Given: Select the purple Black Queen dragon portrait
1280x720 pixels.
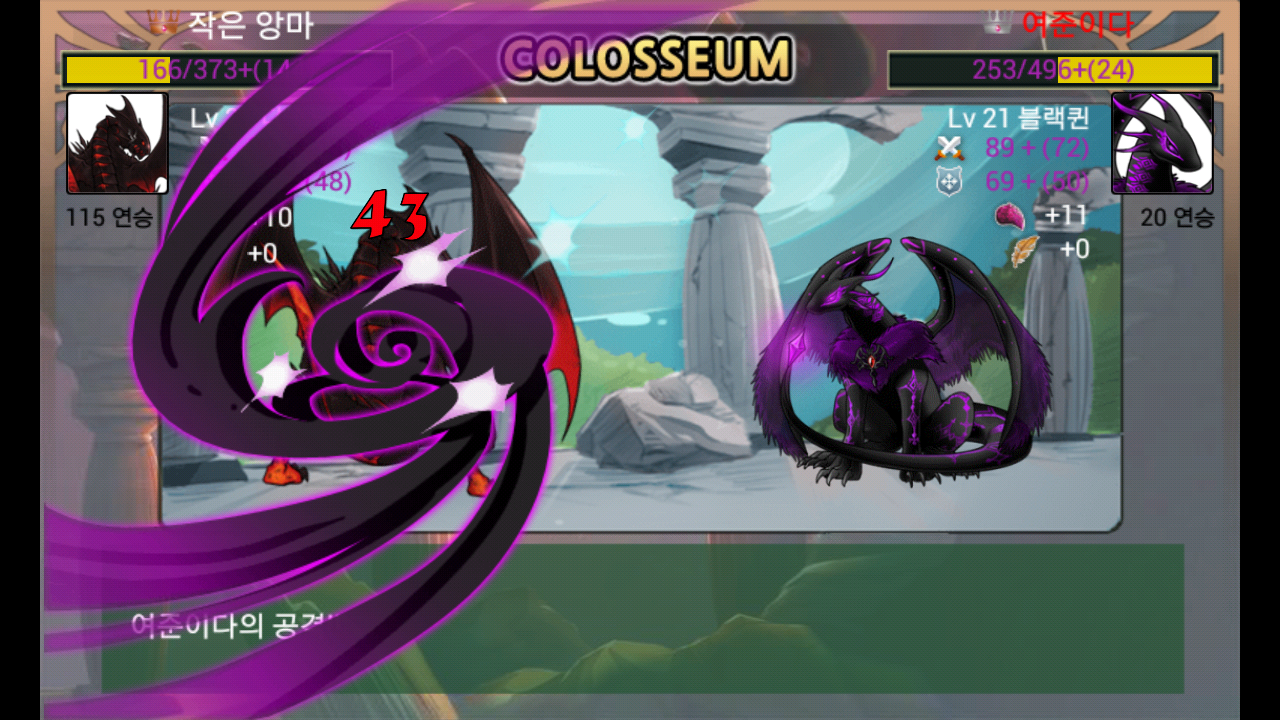Looking at the screenshot, I should pos(1162,143).
